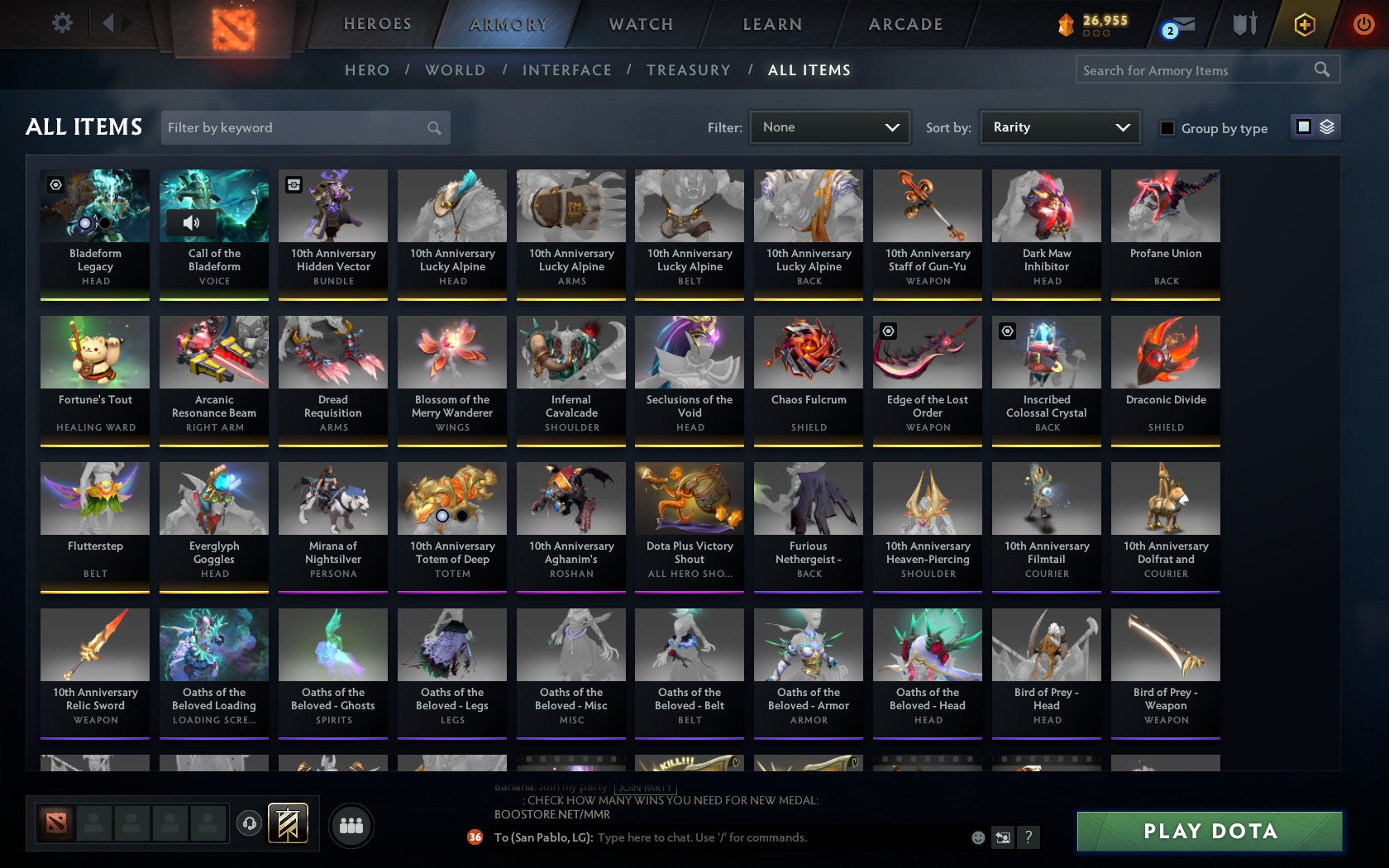Viewport: 1389px width, 868px height.
Task: Toggle the Group by type checkbox
Action: 1166,128
